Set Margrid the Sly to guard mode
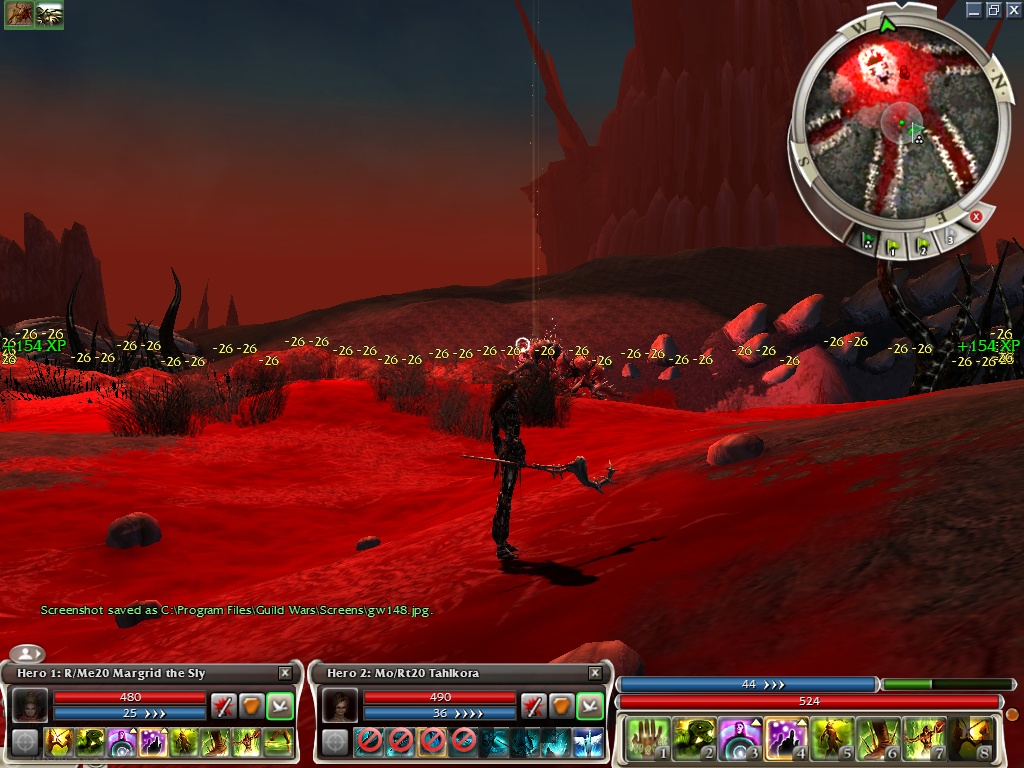 (x=252, y=705)
